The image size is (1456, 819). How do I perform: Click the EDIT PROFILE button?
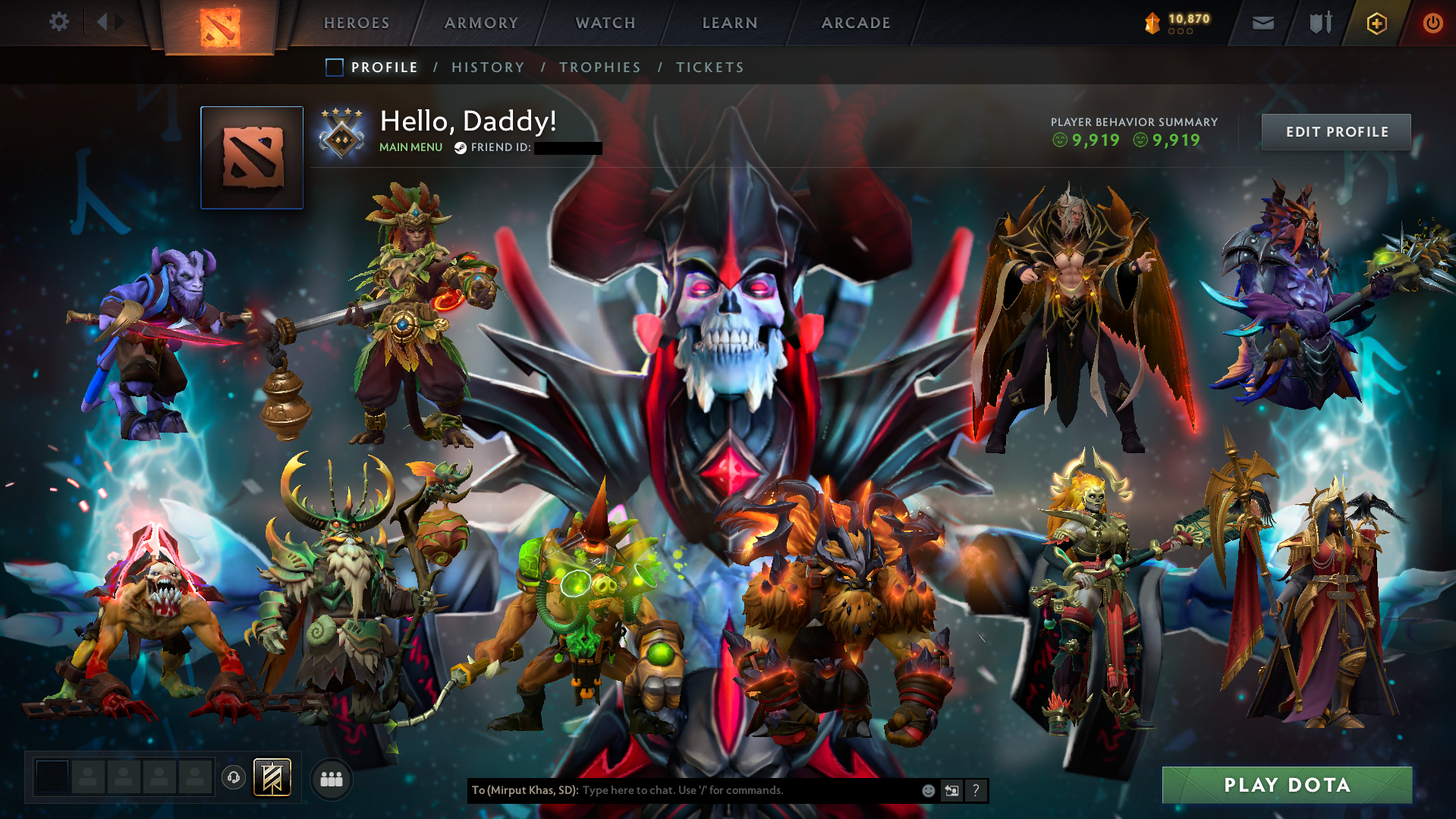[x=1335, y=131]
